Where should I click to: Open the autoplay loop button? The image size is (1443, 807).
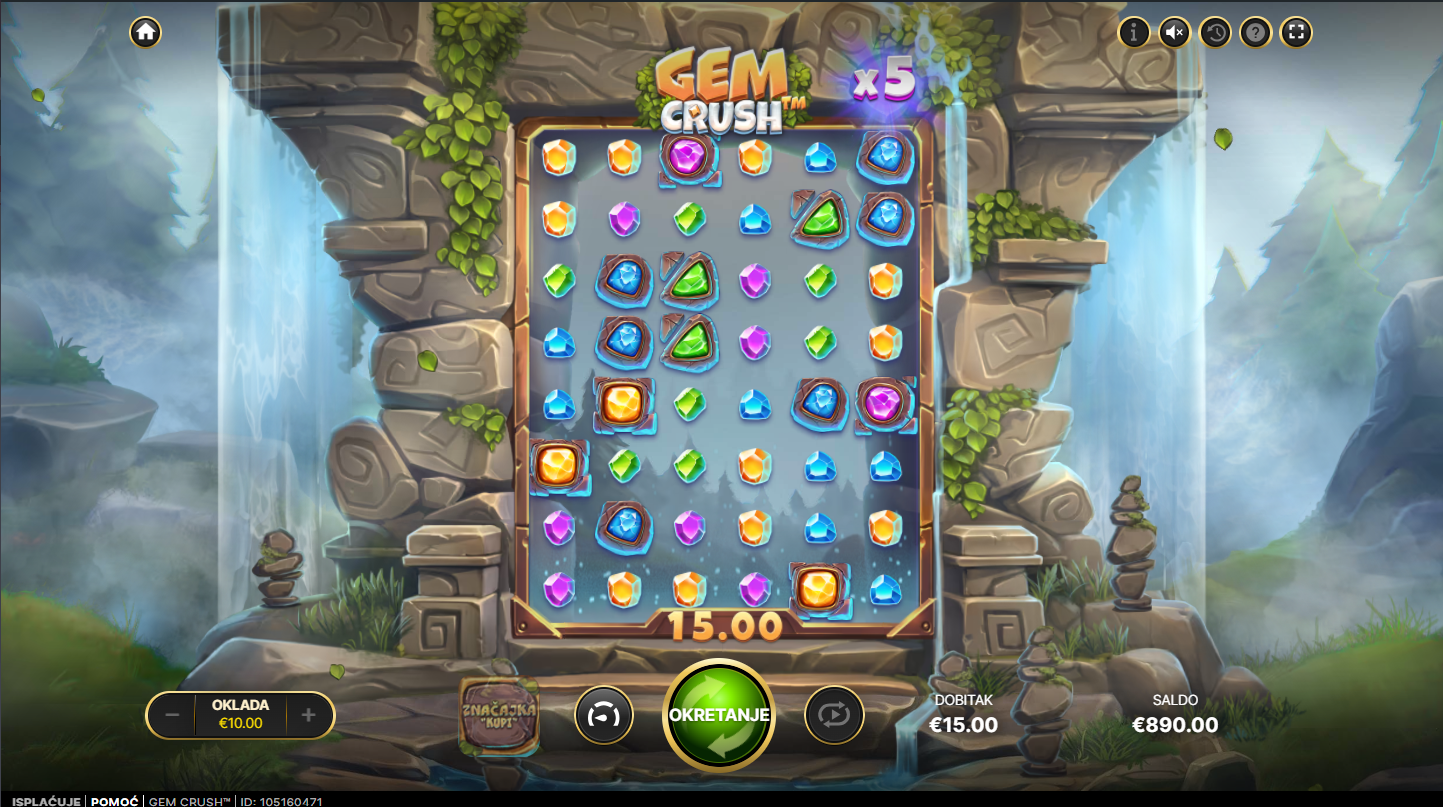[x=834, y=715]
